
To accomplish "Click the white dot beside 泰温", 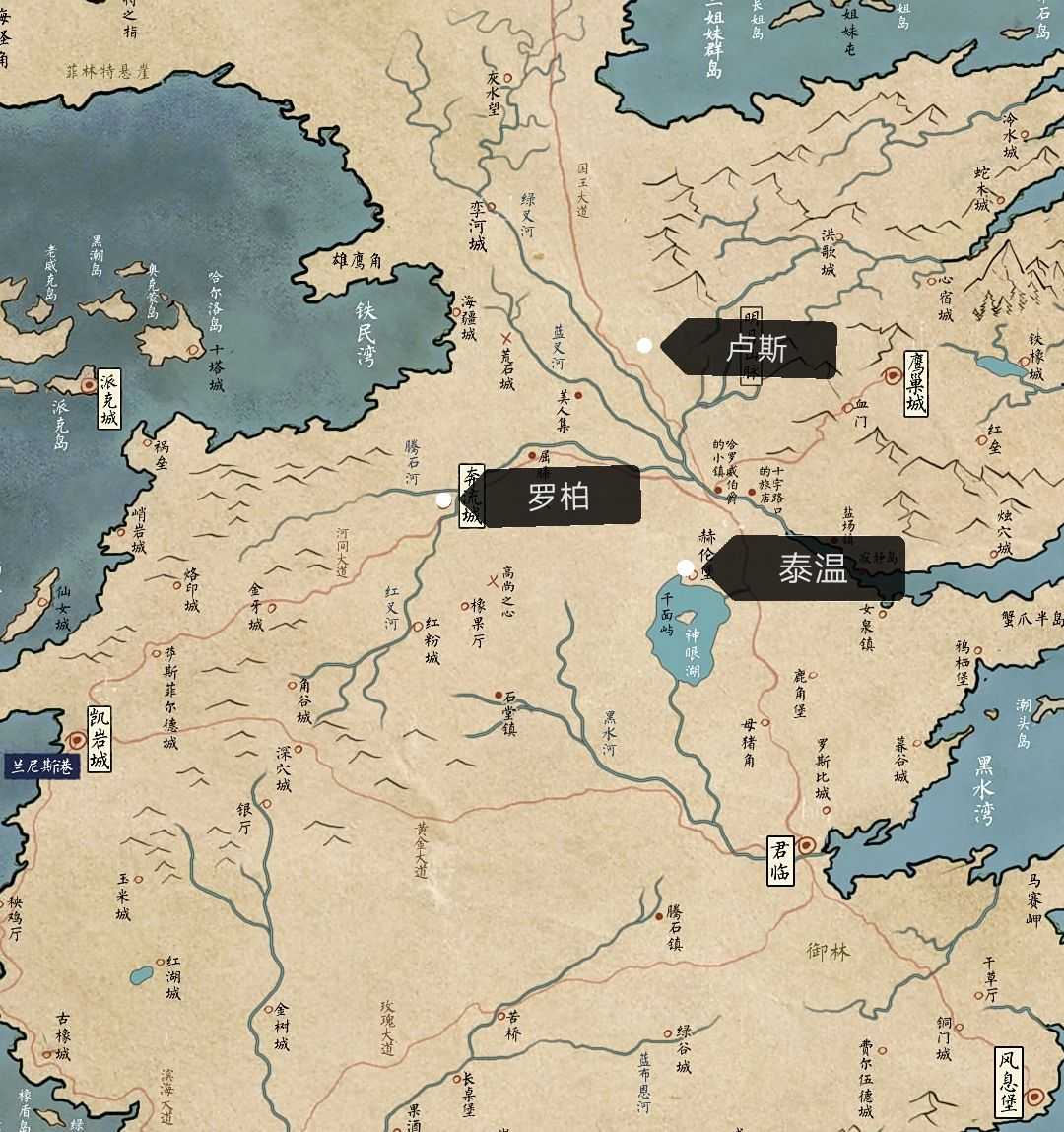I will pyautogui.click(x=685, y=567).
